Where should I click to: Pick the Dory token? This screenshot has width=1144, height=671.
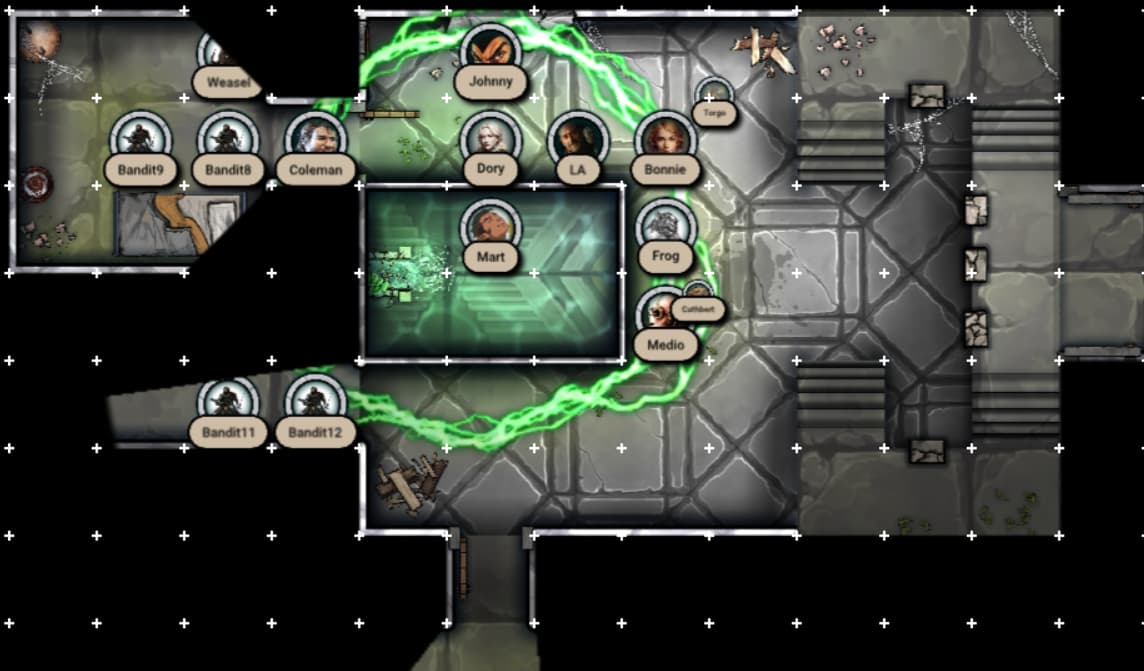(490, 138)
